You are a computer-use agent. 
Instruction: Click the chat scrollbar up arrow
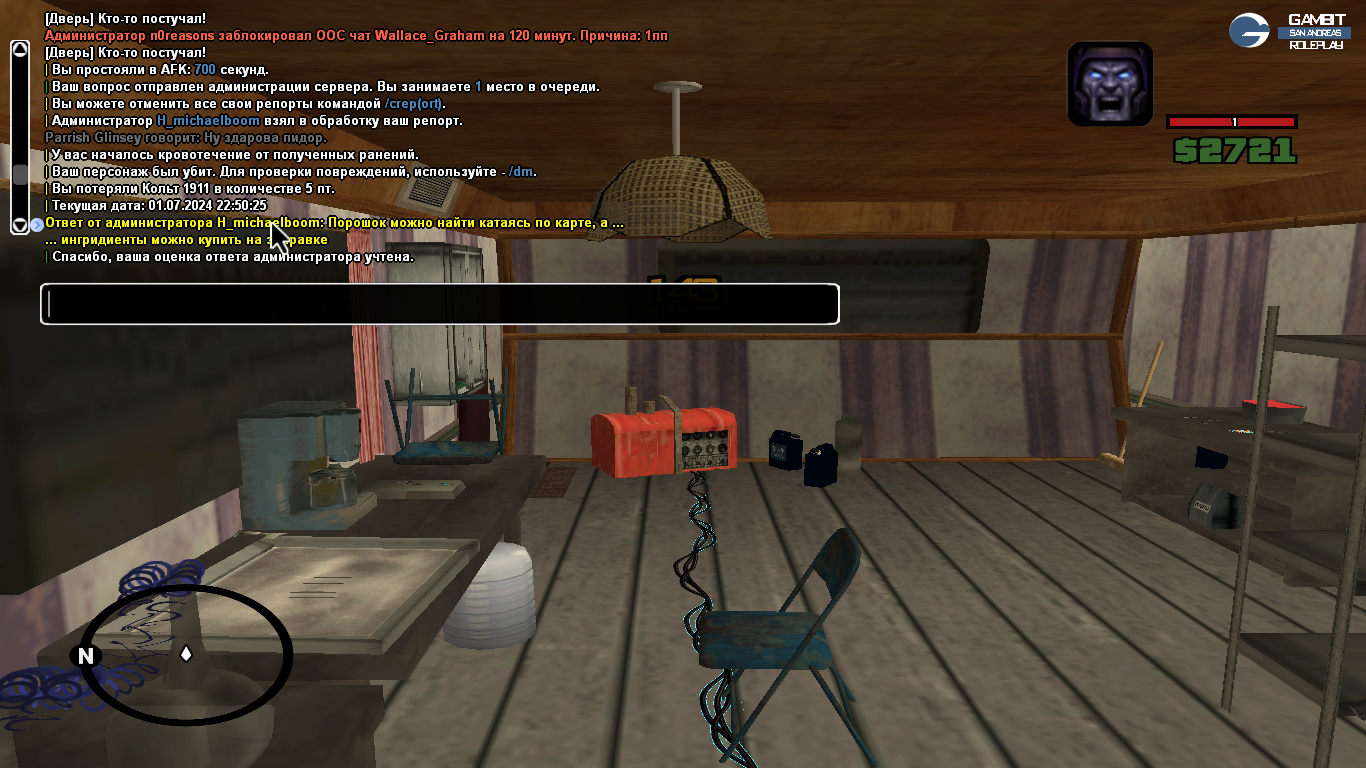[19, 48]
